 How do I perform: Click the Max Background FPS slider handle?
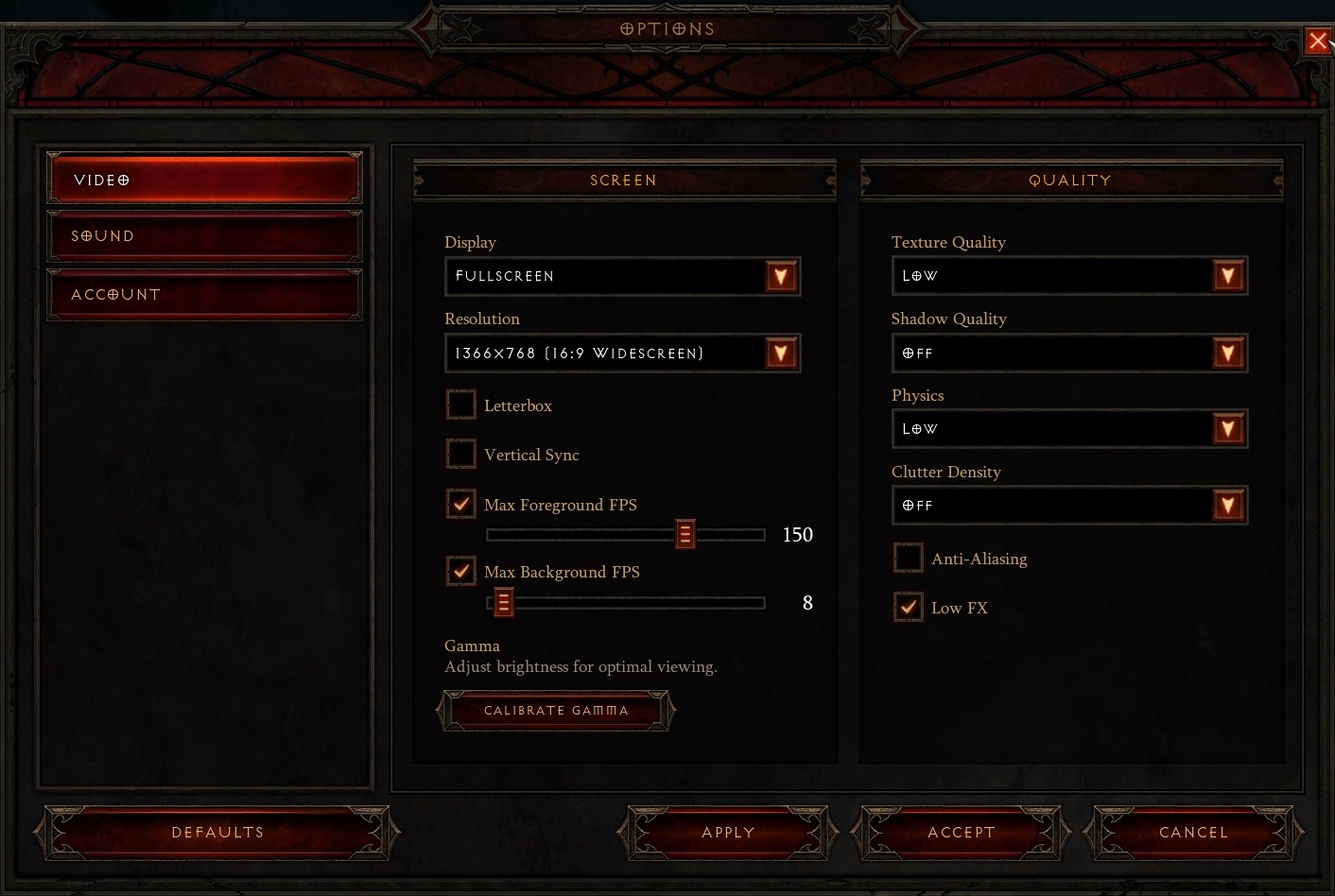click(504, 603)
